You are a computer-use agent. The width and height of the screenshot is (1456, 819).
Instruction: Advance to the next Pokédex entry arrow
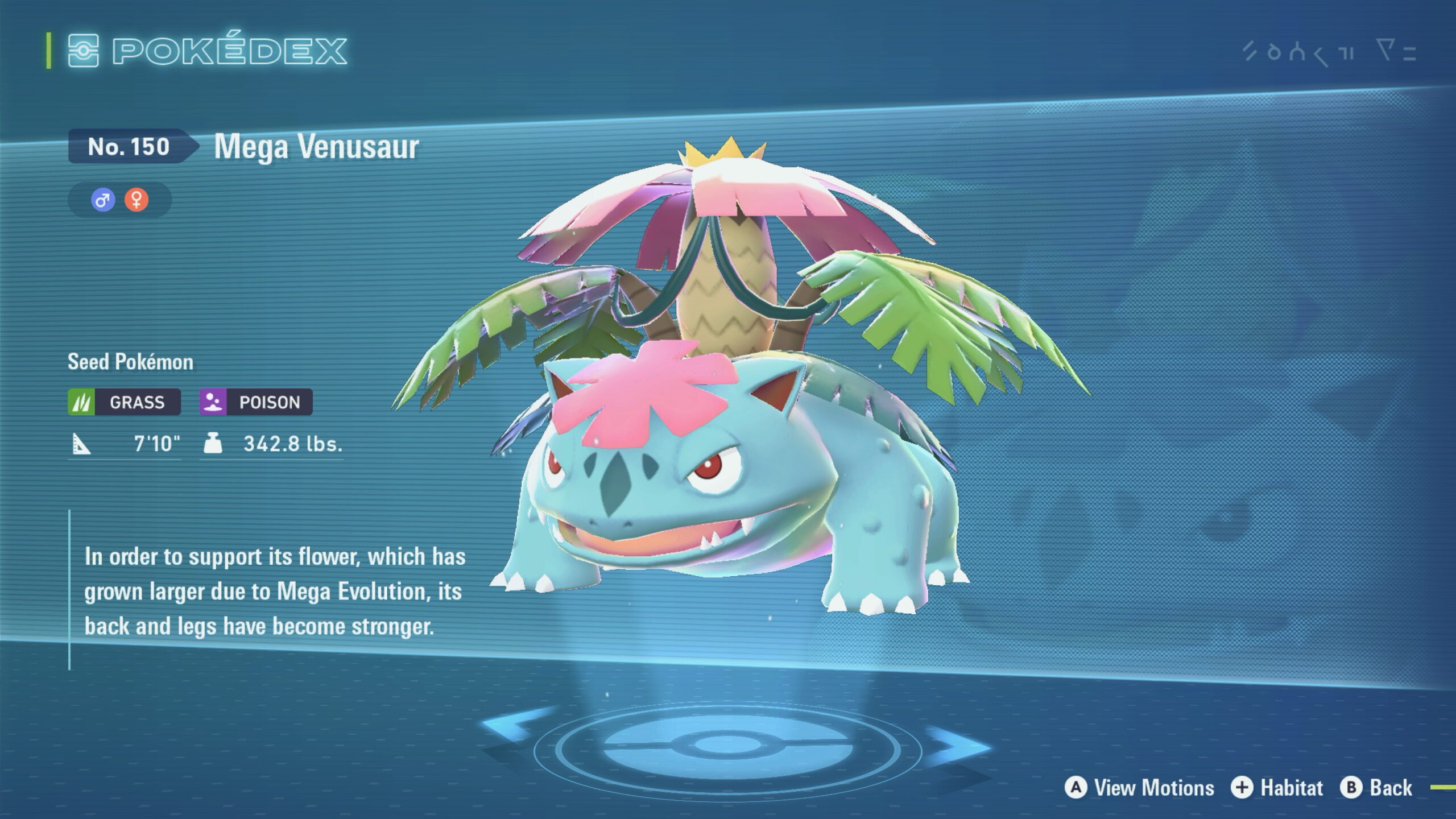coord(960,744)
